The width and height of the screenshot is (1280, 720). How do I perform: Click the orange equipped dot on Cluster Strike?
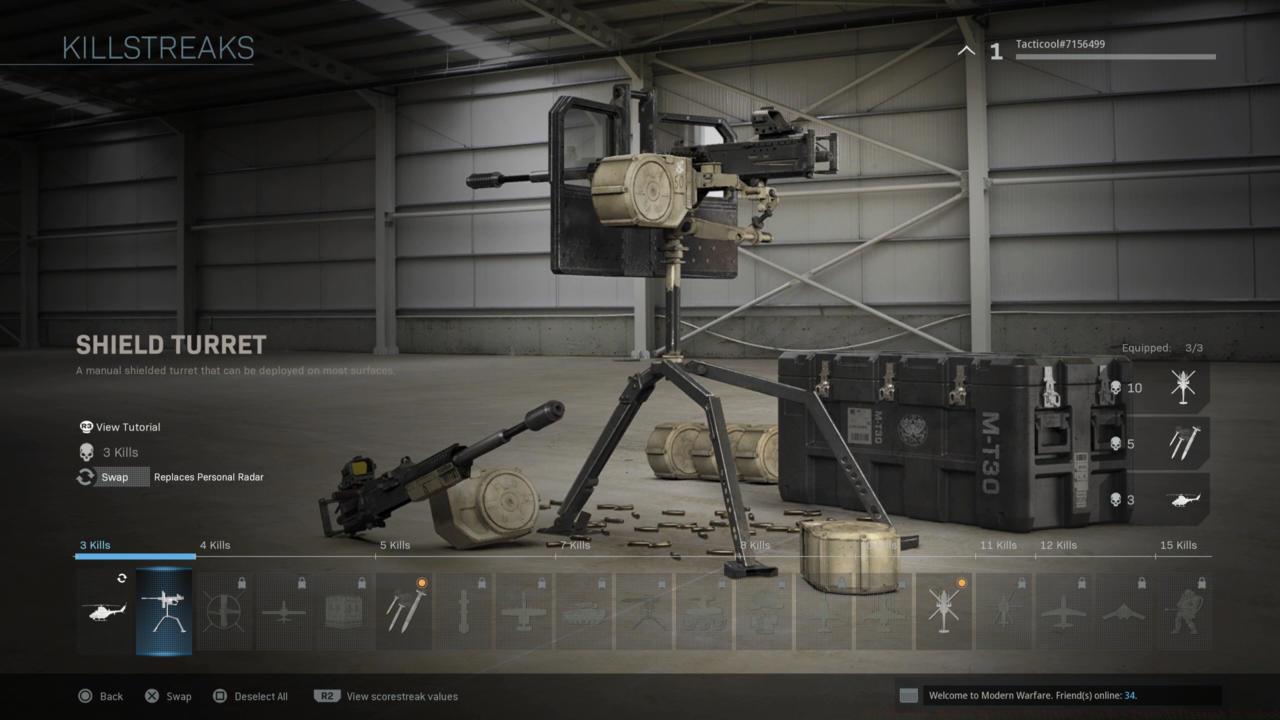(421, 581)
